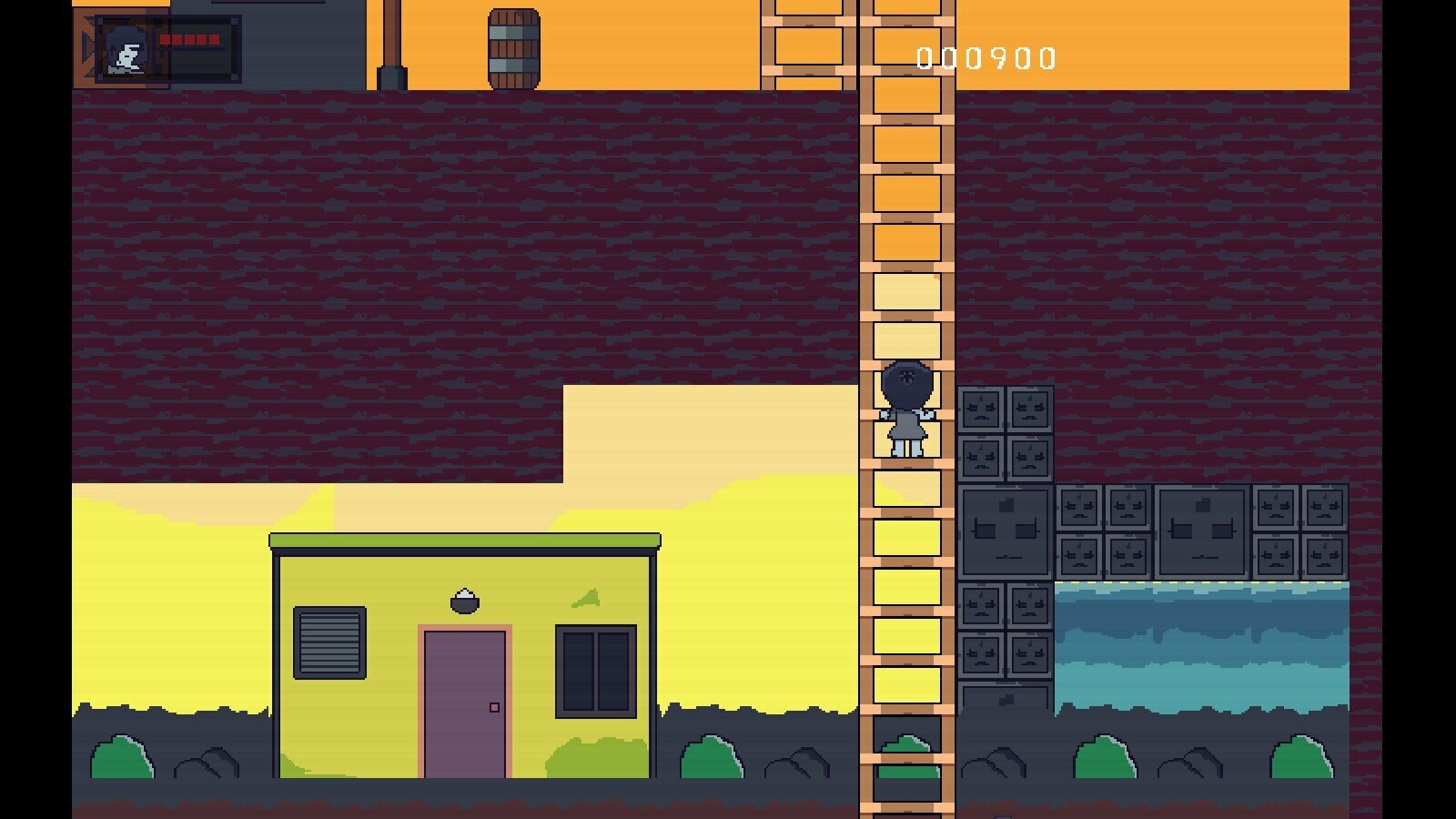Viewport: 1456px width, 819px height.
Task: Click the red health bar in the HUD
Action: point(191,41)
